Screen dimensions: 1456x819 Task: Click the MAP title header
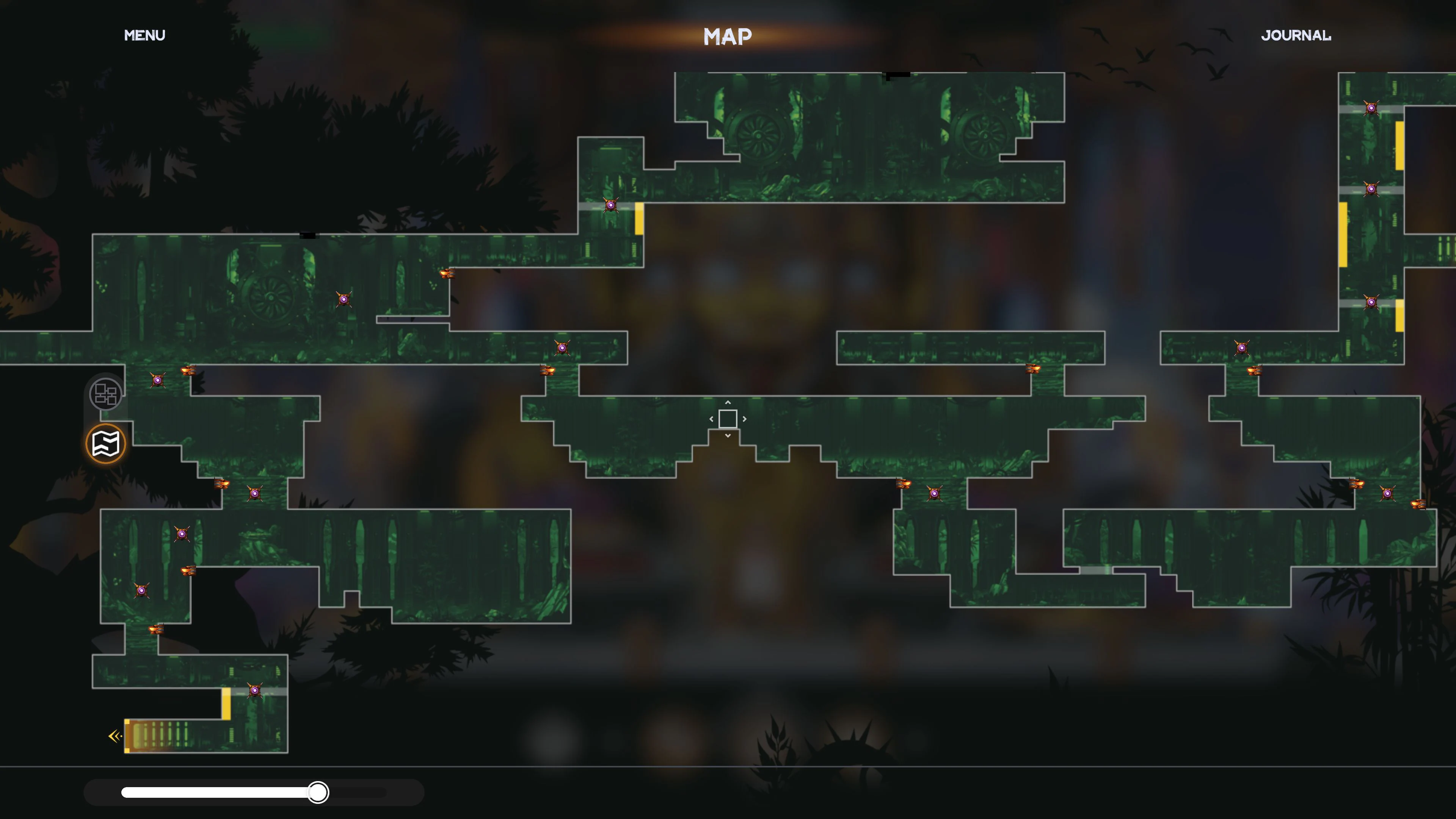[x=728, y=36]
